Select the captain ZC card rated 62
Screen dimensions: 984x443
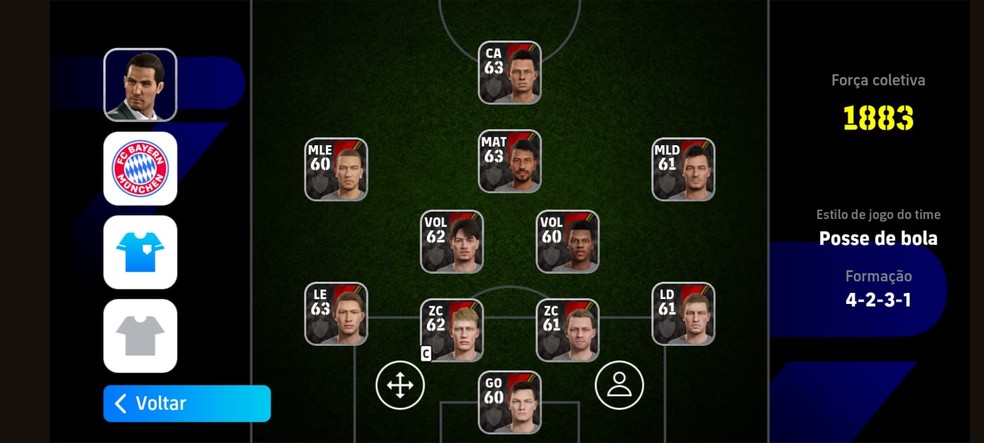452,330
